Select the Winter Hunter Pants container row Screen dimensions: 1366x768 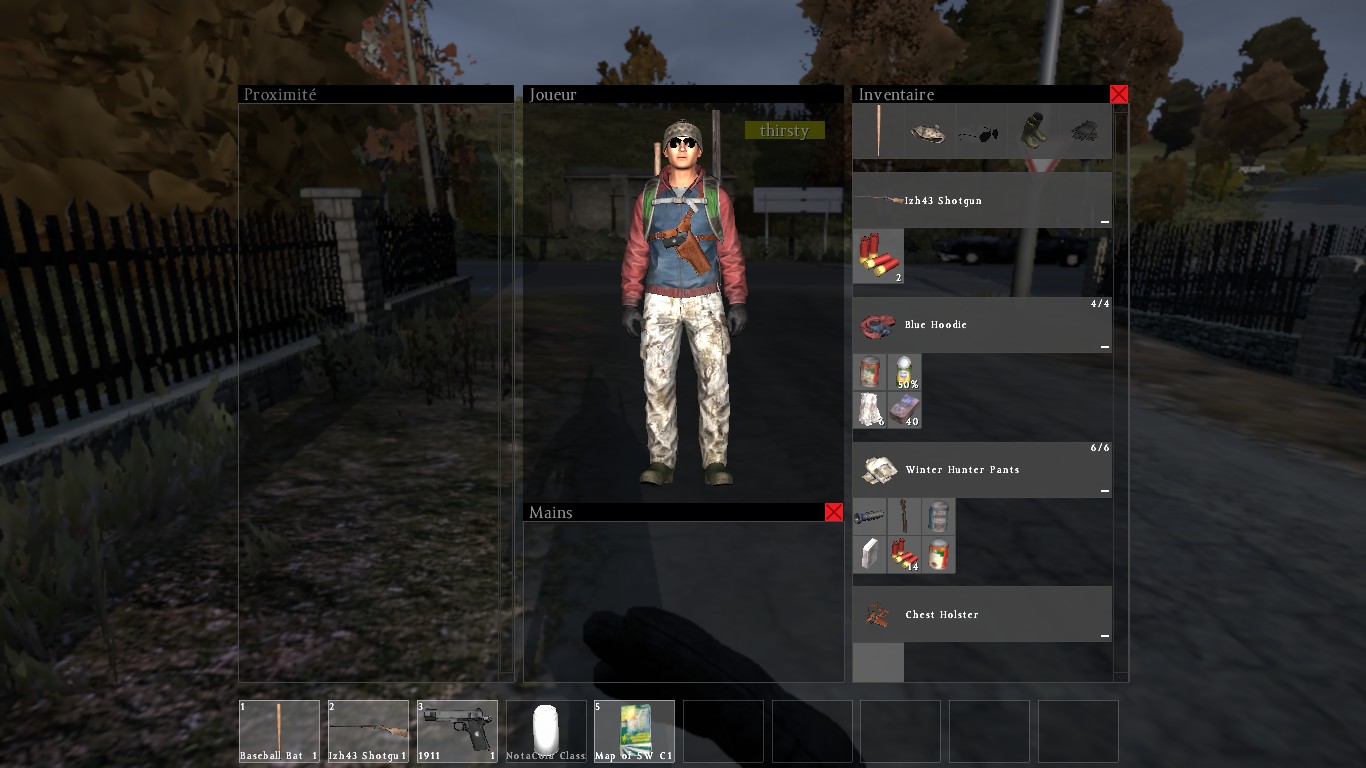click(982, 470)
